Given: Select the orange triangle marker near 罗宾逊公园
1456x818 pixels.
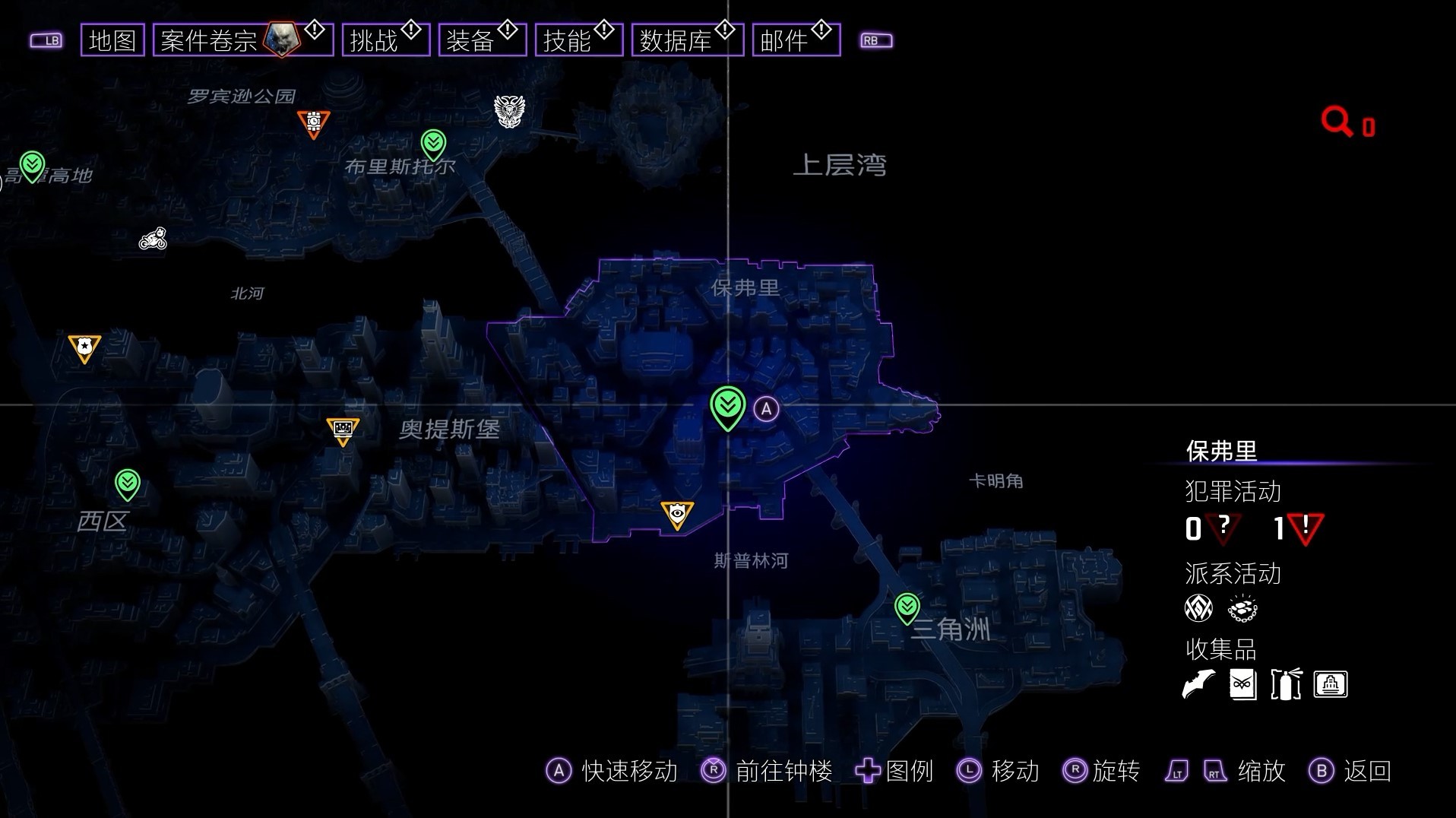Looking at the screenshot, I should [313, 123].
